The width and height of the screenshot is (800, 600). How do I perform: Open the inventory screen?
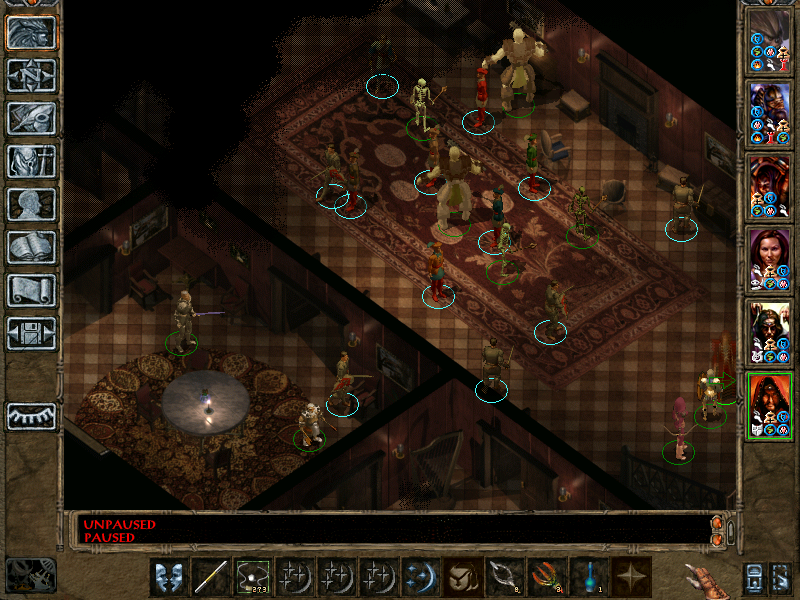tap(32, 161)
